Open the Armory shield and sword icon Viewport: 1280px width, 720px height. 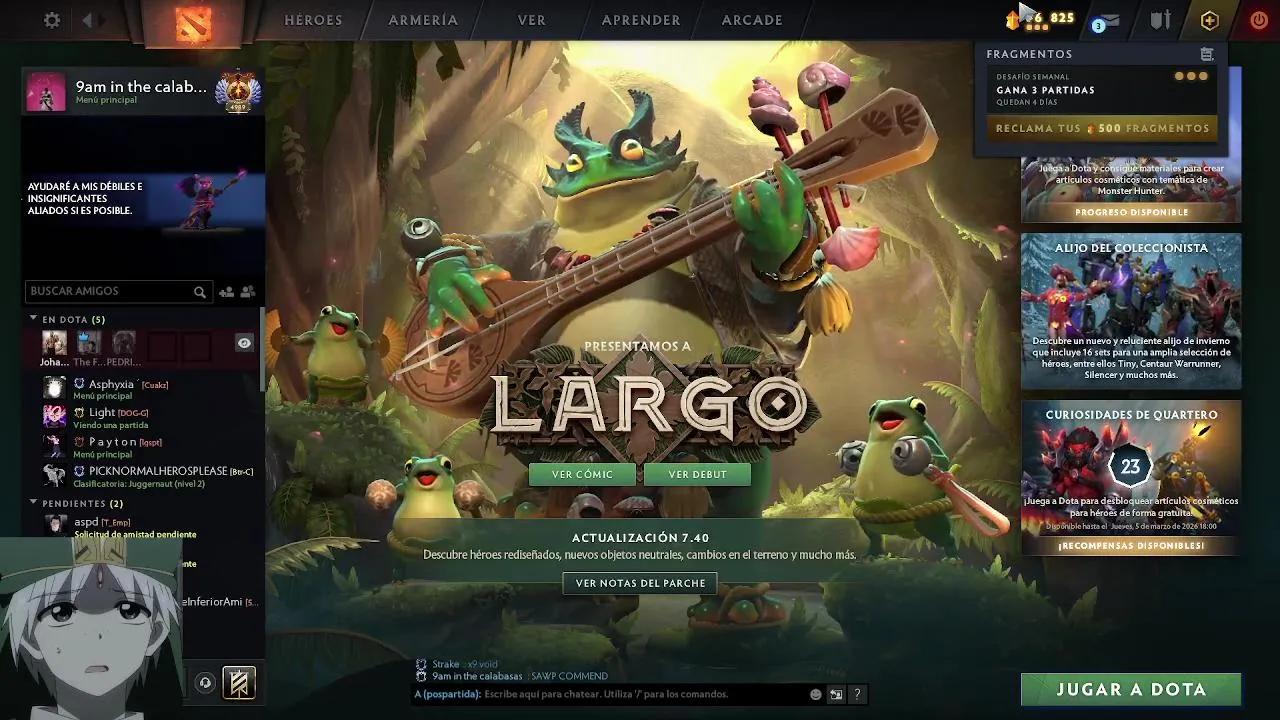pyautogui.click(x=1160, y=19)
